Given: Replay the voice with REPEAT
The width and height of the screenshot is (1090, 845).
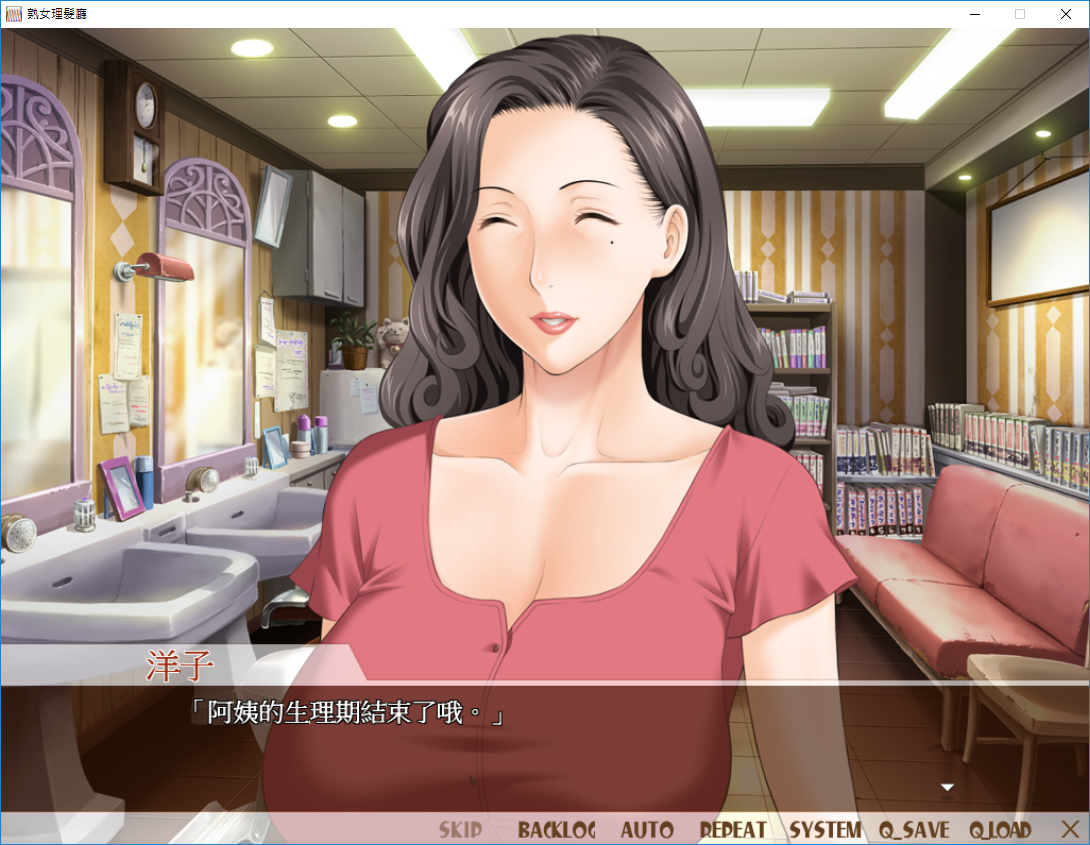Looking at the screenshot, I should (733, 830).
